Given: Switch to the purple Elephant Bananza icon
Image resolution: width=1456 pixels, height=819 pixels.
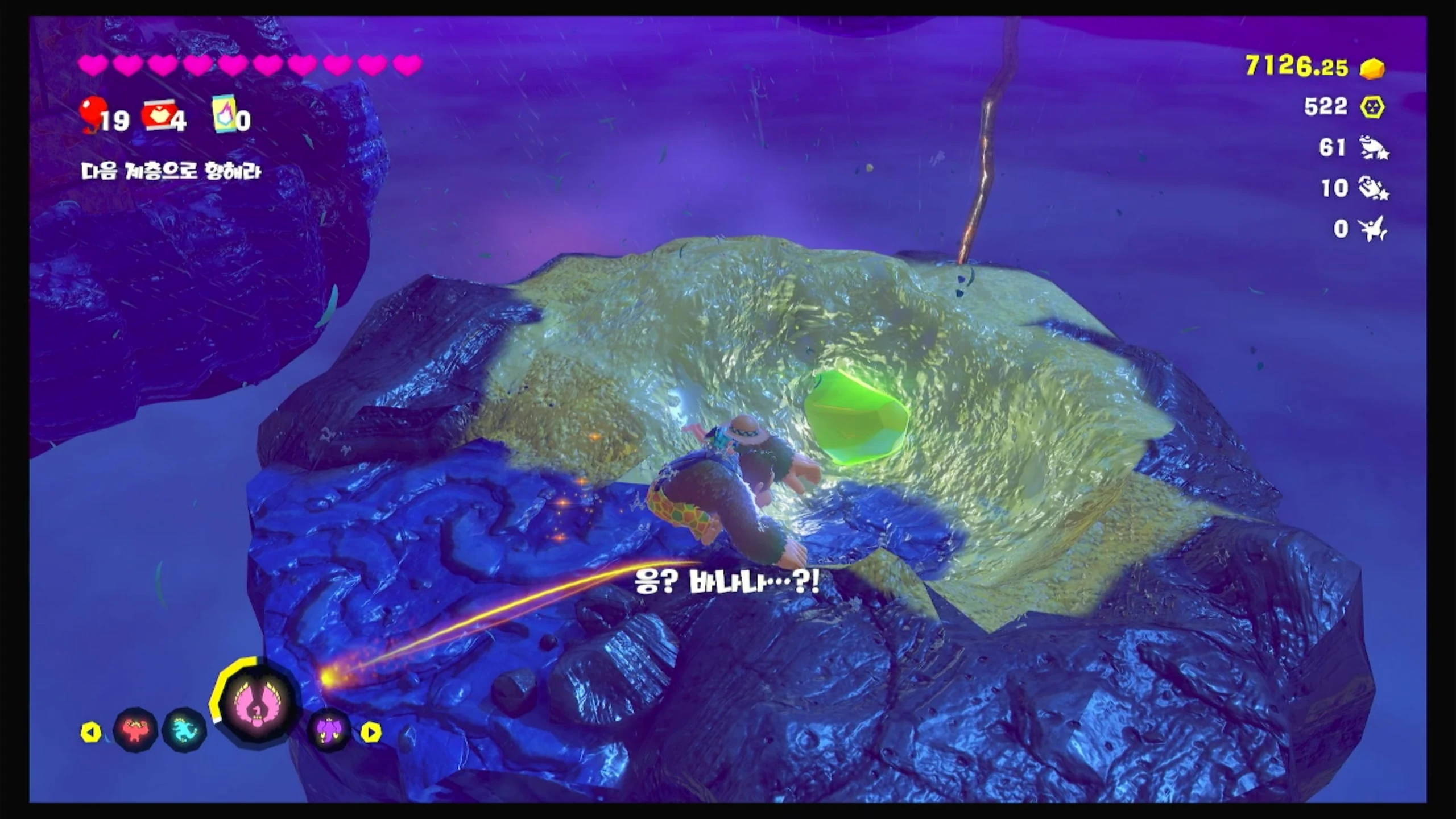Looking at the screenshot, I should 330,730.
